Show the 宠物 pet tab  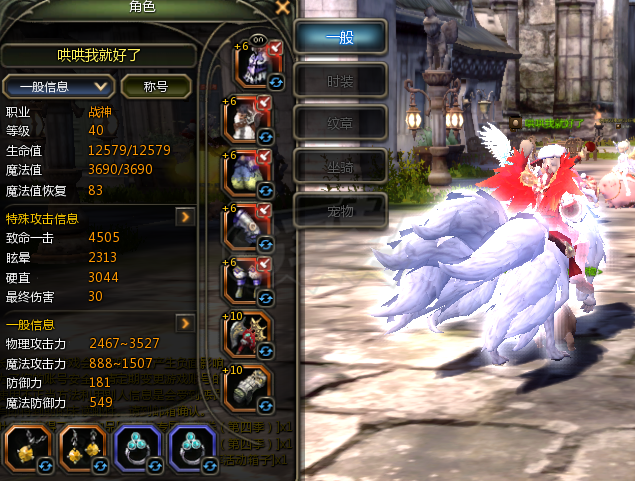pos(341,209)
